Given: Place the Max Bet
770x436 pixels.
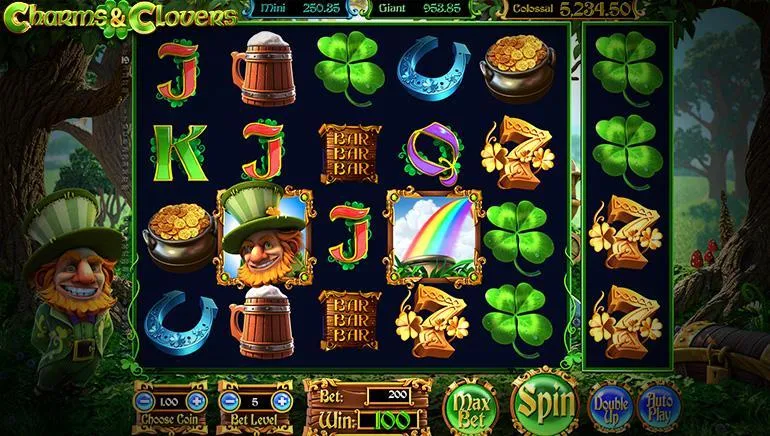Looking at the screenshot, I should pos(470,405).
